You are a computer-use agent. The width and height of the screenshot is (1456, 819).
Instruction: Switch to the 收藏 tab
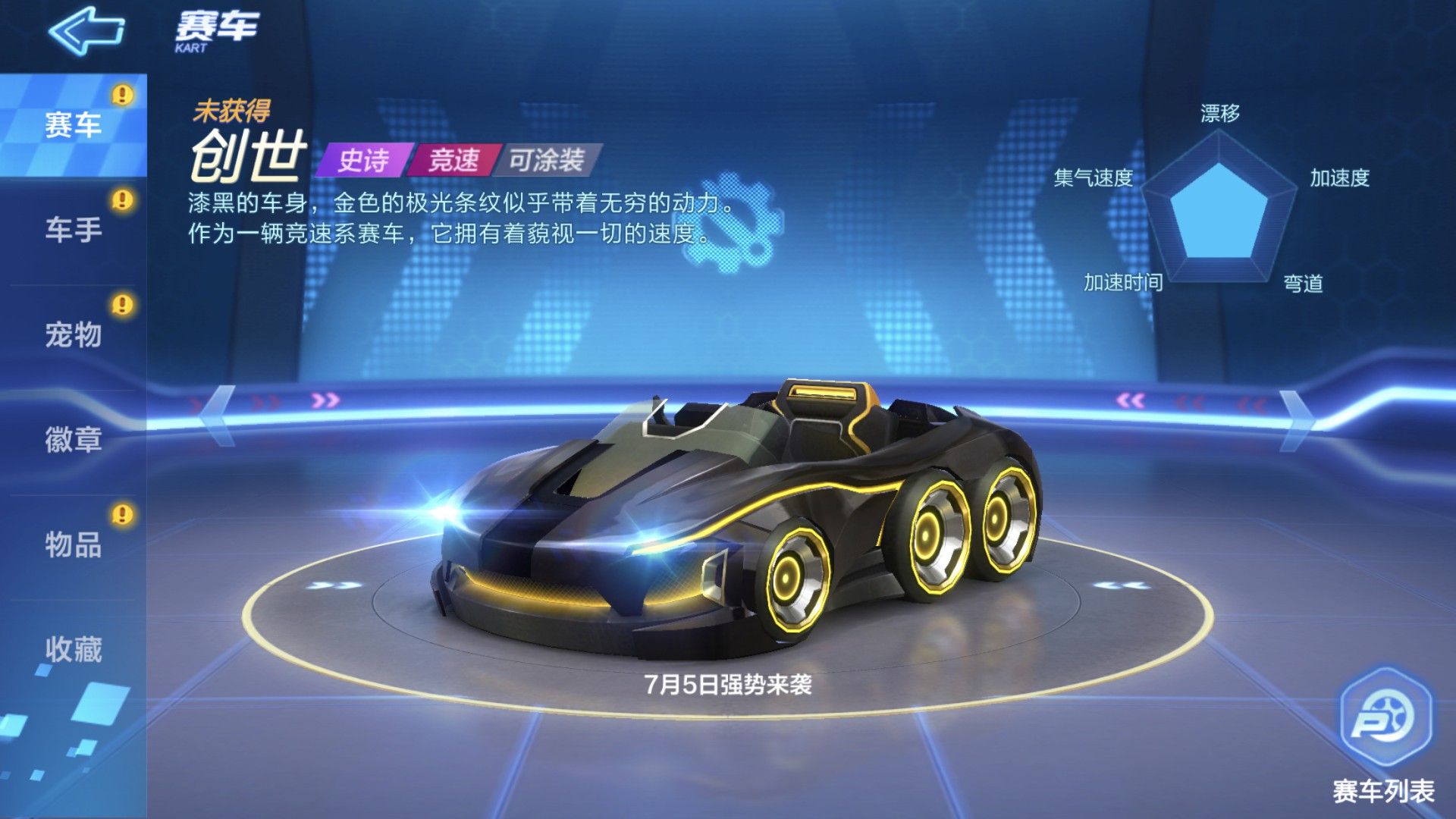pyautogui.click(x=73, y=649)
